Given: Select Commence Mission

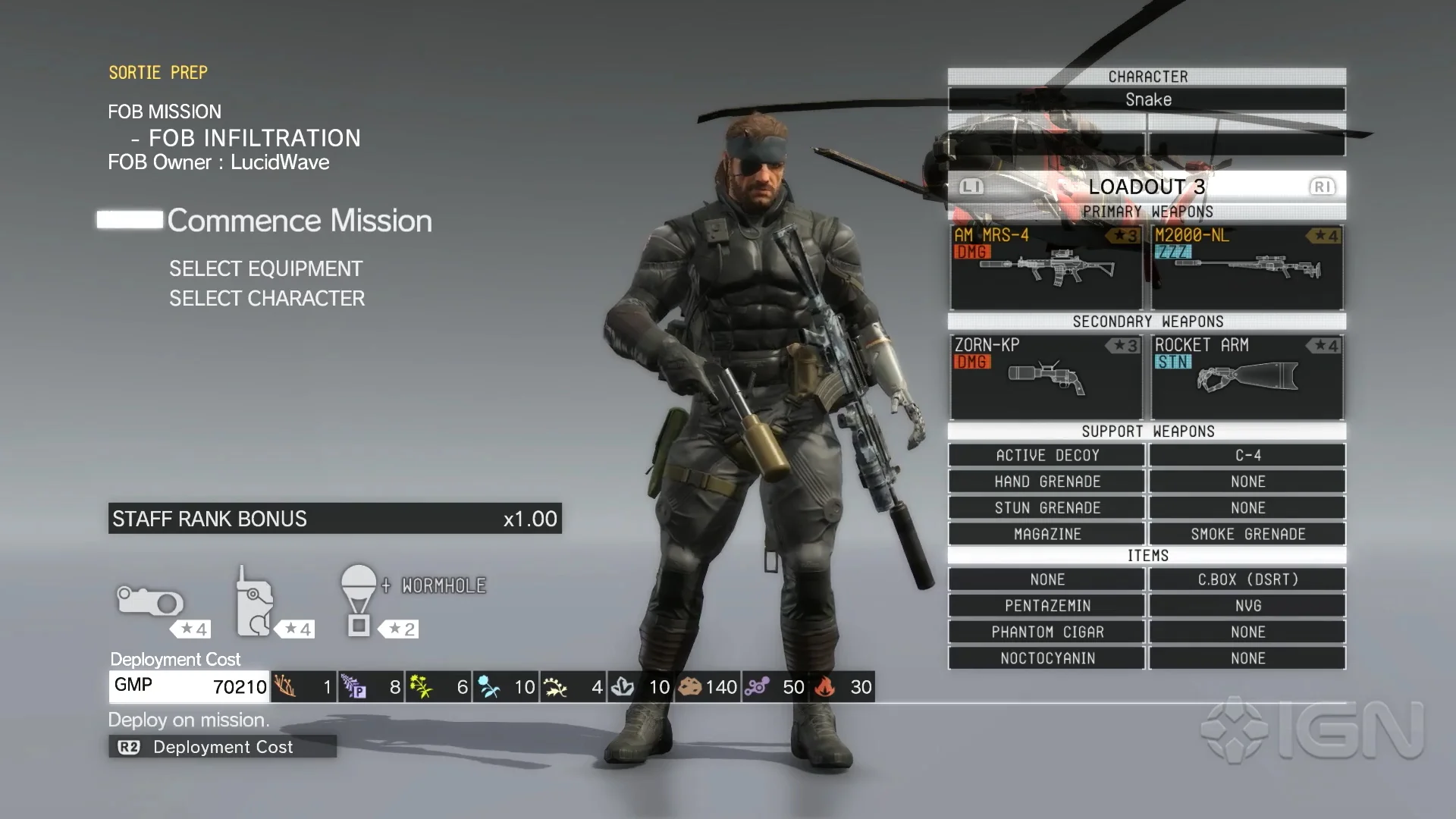Looking at the screenshot, I should (x=299, y=221).
